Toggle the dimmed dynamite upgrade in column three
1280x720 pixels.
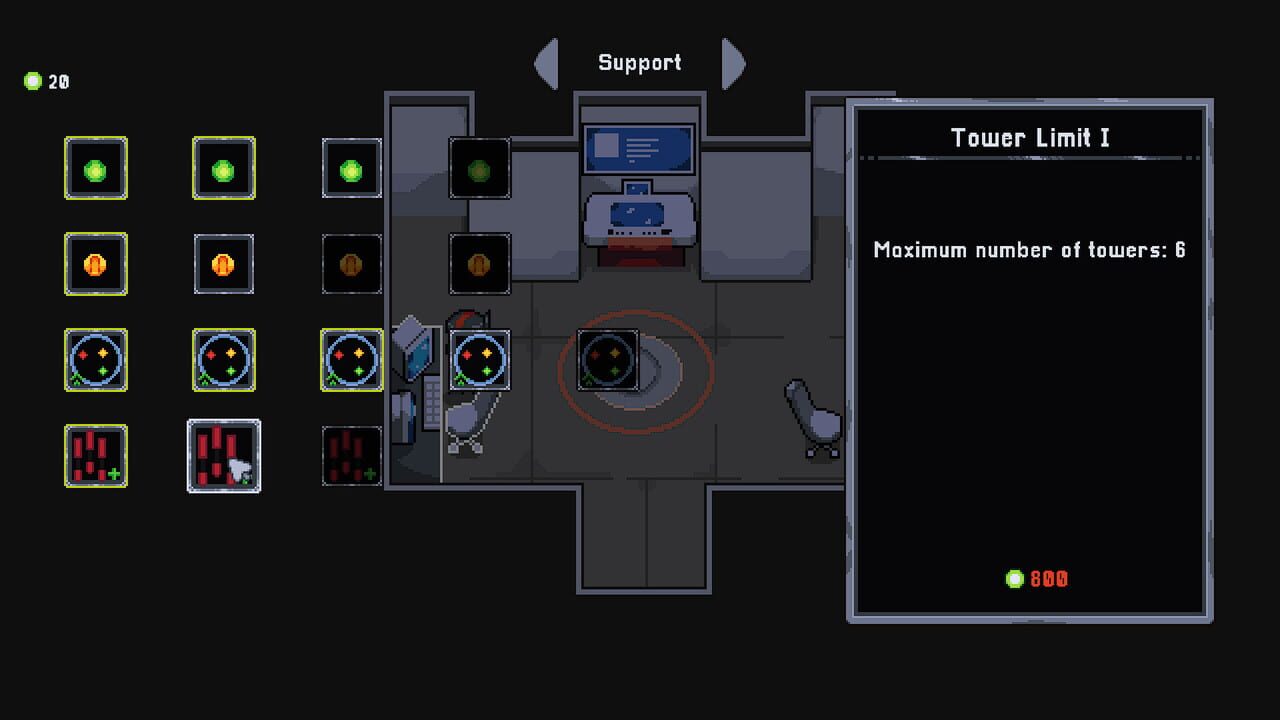point(351,455)
